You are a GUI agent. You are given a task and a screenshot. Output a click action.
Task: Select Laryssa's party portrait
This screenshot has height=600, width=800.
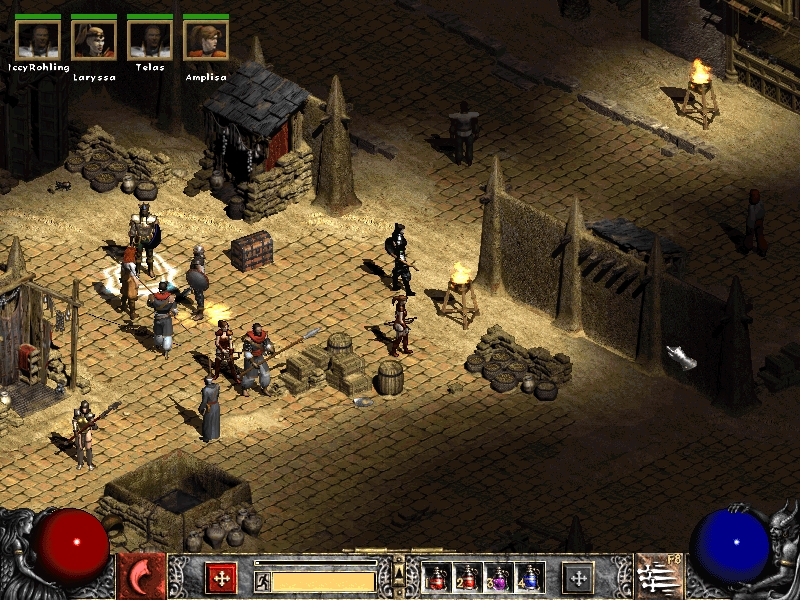click(x=94, y=38)
